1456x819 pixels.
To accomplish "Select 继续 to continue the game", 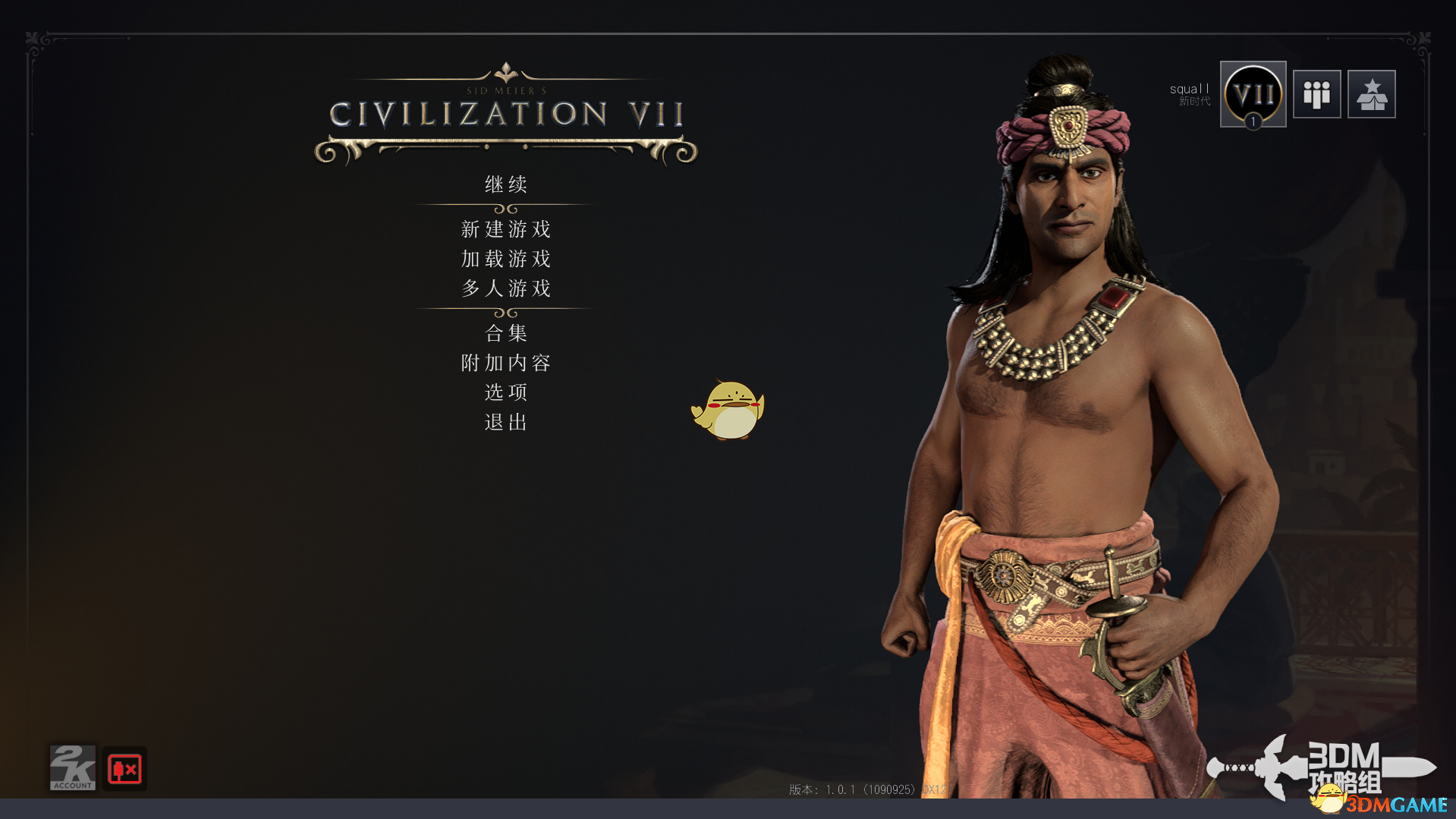I will click(505, 184).
